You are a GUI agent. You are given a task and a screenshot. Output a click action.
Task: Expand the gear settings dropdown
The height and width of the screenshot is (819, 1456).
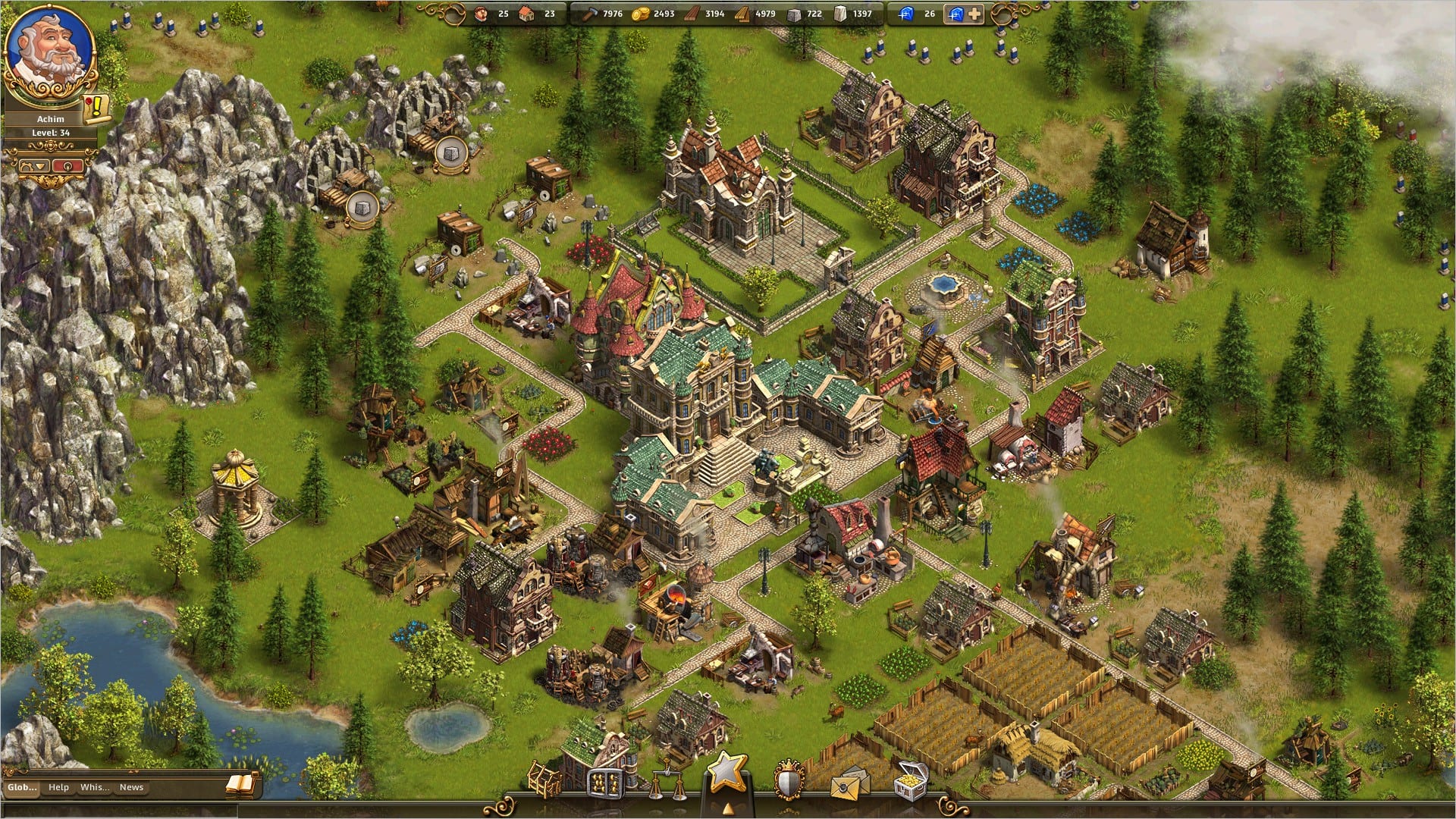36,165
